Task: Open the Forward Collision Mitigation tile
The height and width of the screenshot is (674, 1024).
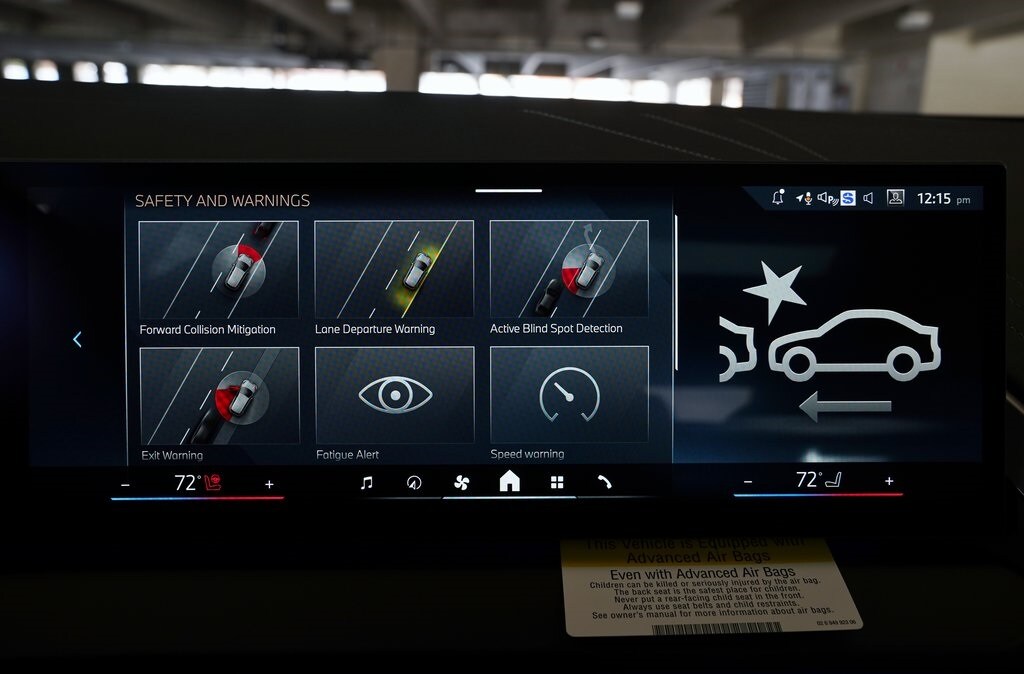Action: [218, 270]
